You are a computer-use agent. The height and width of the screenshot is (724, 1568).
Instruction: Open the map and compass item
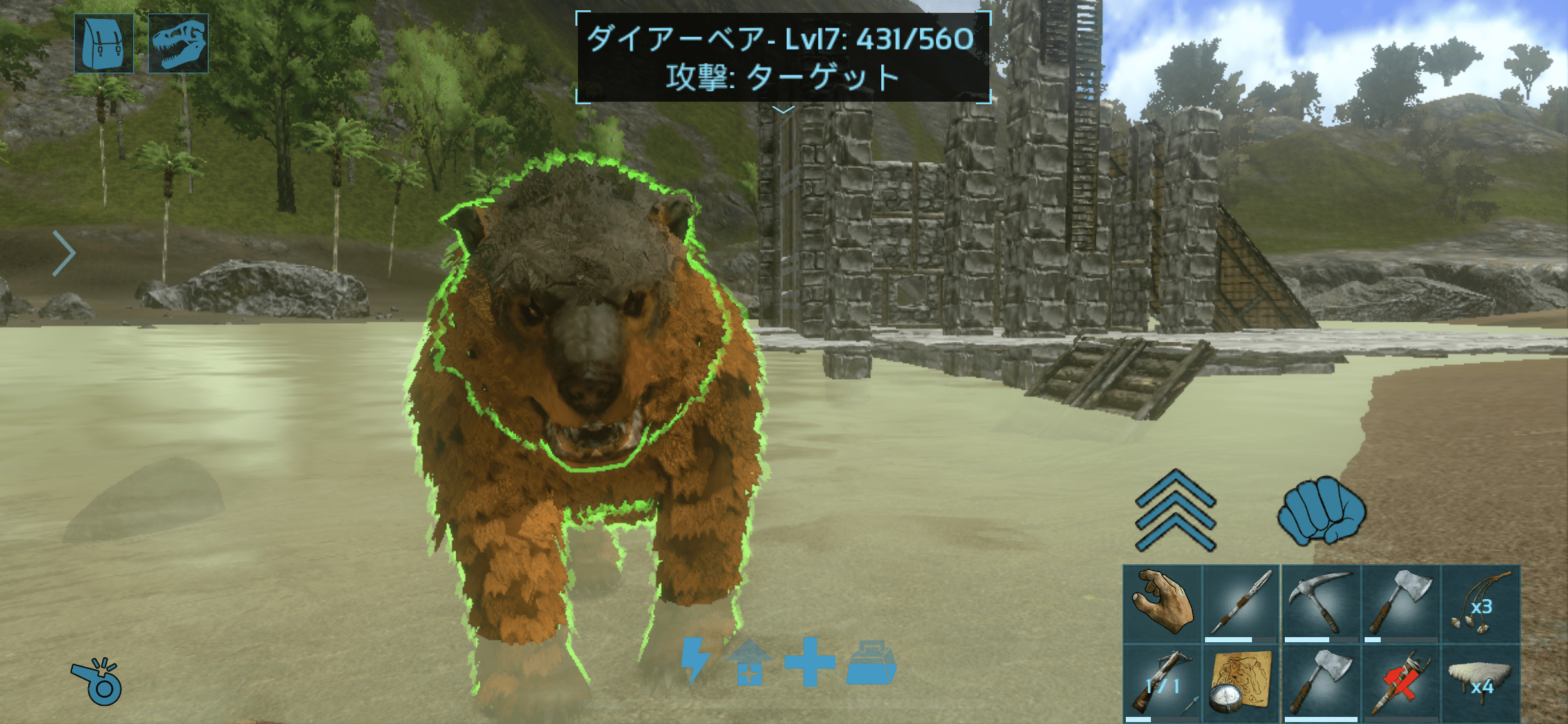[1241, 684]
